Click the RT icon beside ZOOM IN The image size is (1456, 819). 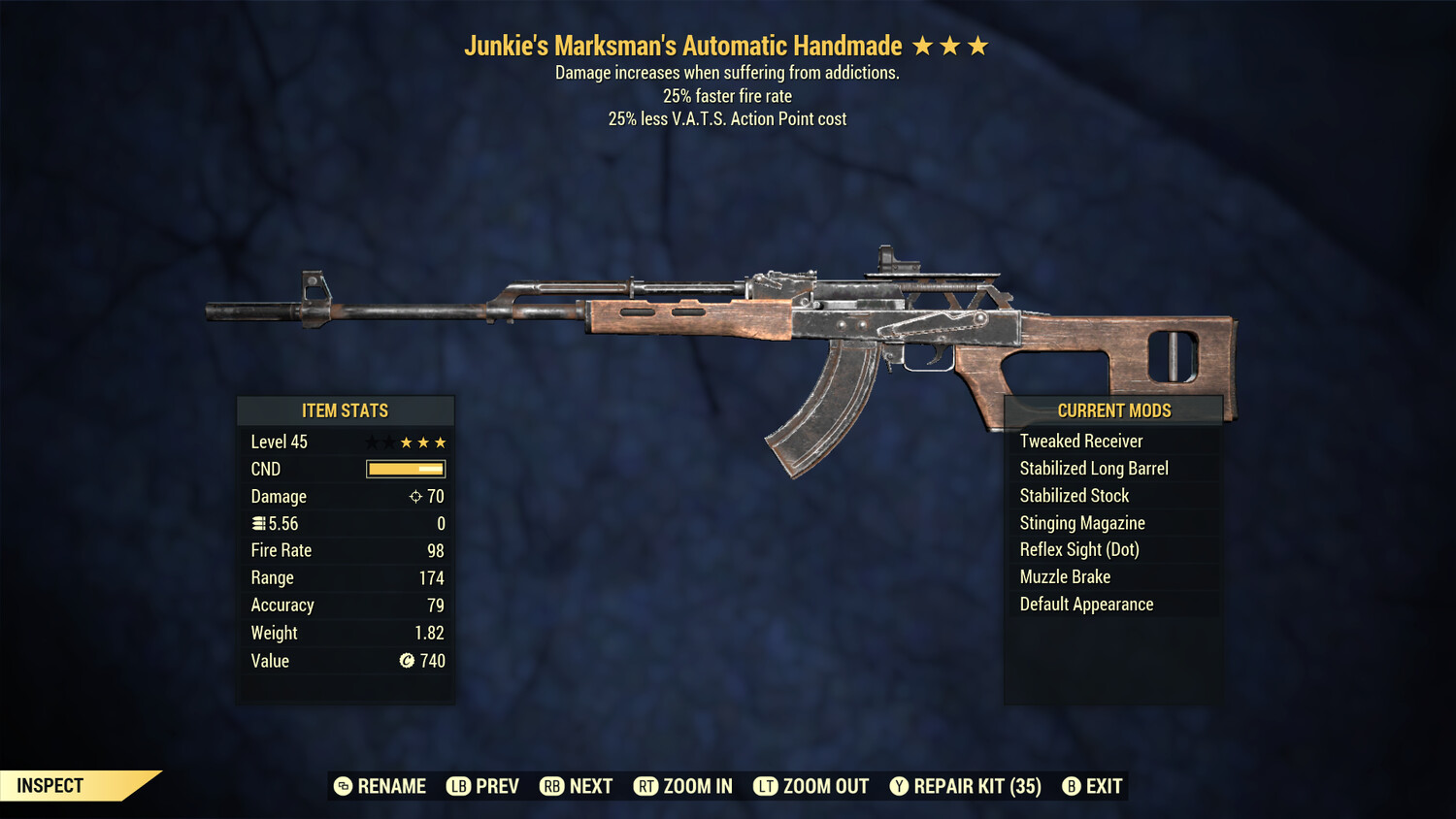coord(645,786)
